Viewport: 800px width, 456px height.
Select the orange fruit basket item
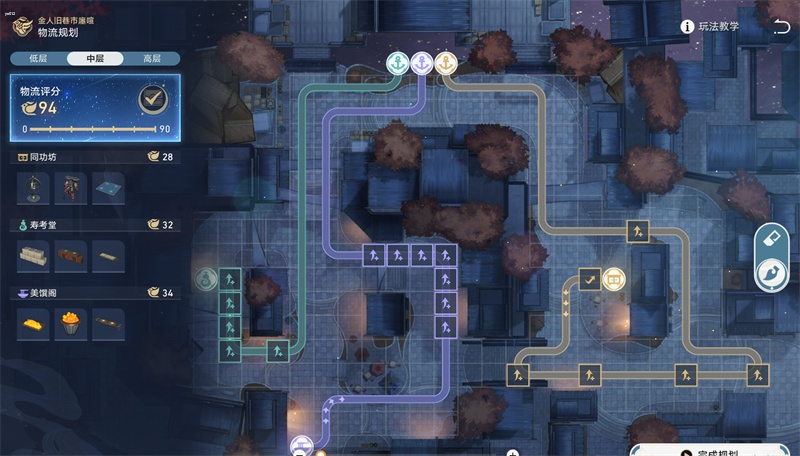[x=71, y=322]
